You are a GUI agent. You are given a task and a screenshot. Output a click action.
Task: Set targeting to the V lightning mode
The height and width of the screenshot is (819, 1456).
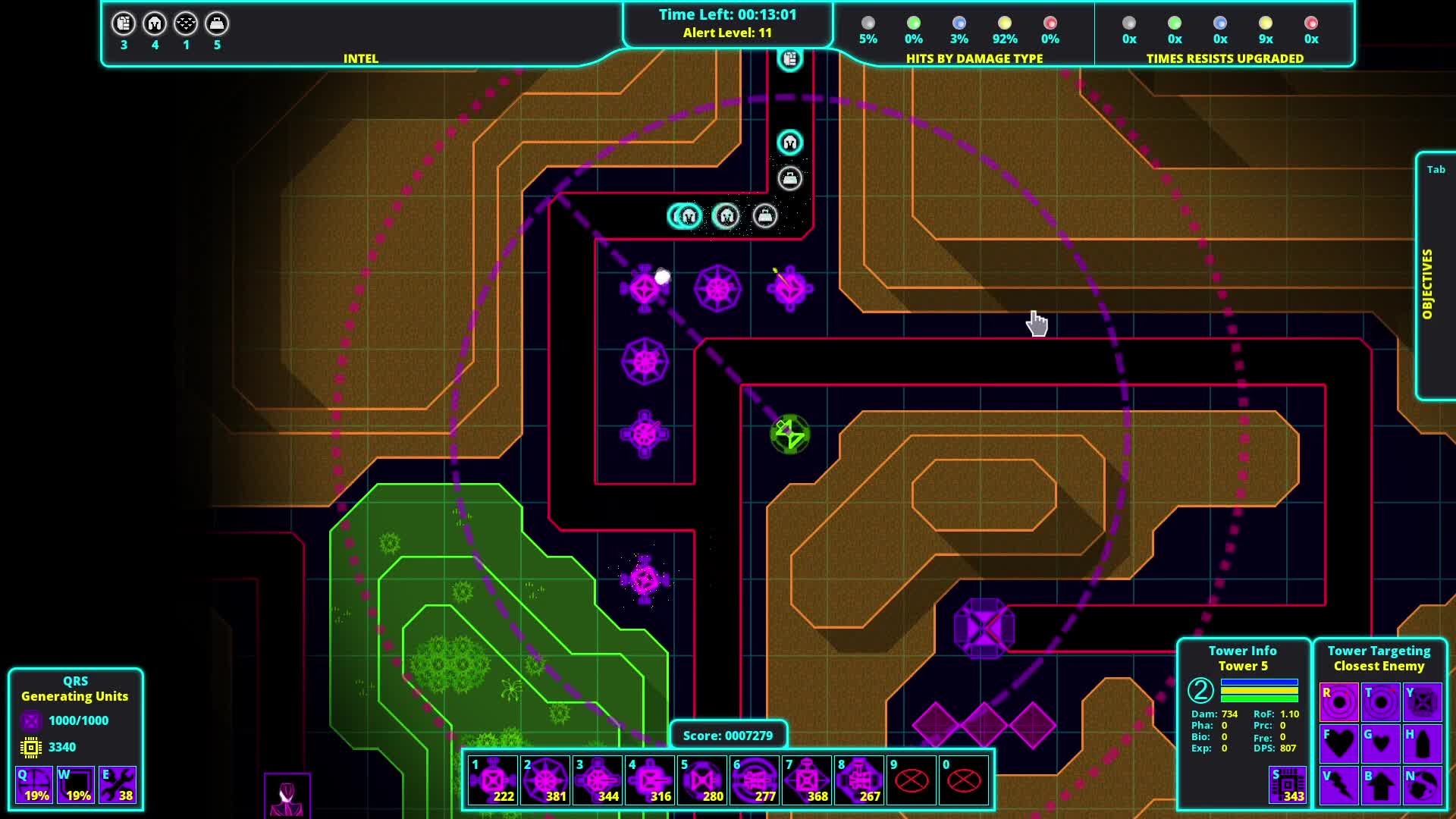click(x=1339, y=786)
